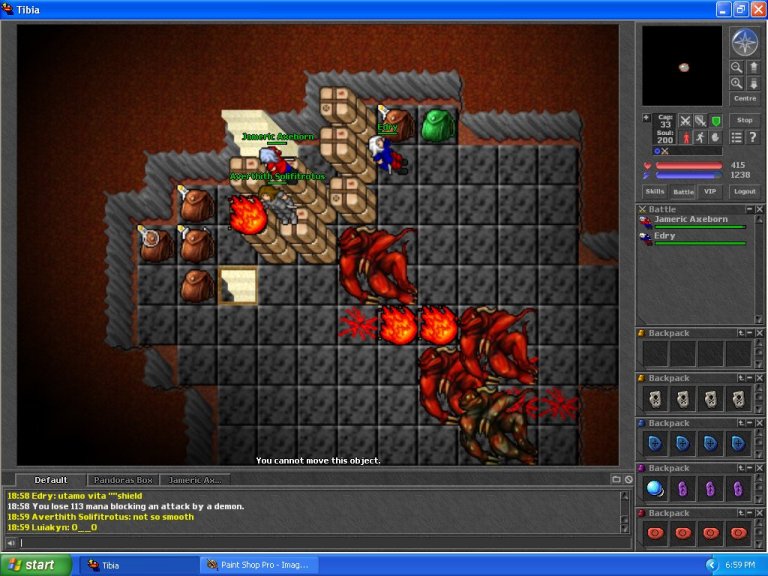The height and width of the screenshot is (576, 768).
Task: Centre the minimap on your character
Action: click(744, 98)
